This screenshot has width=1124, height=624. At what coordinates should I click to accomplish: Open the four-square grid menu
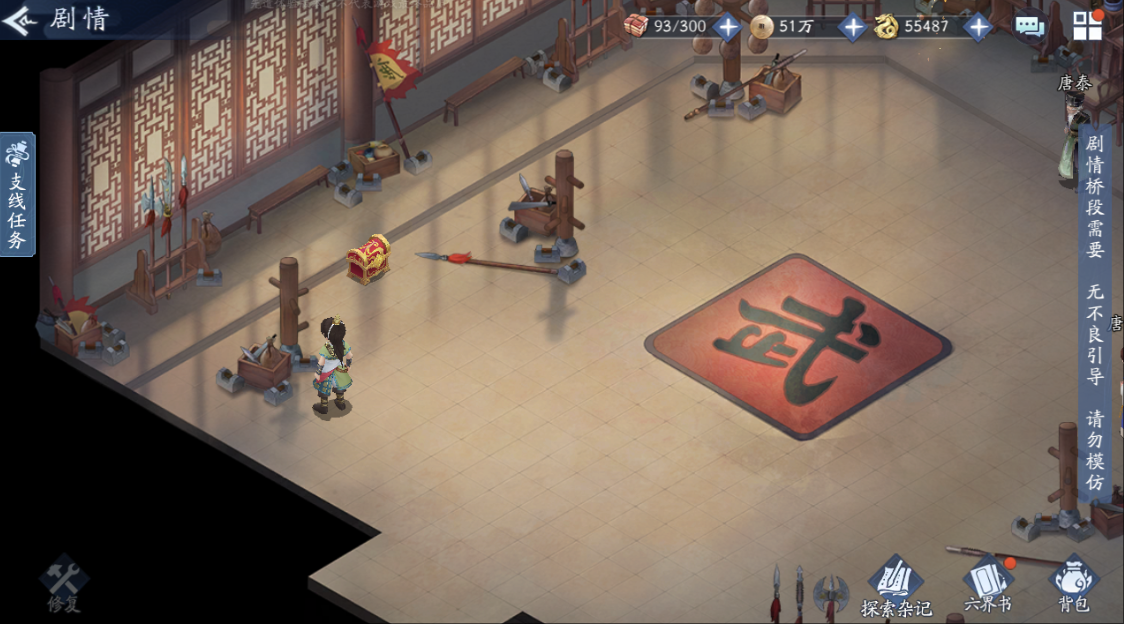[x=1087, y=25]
